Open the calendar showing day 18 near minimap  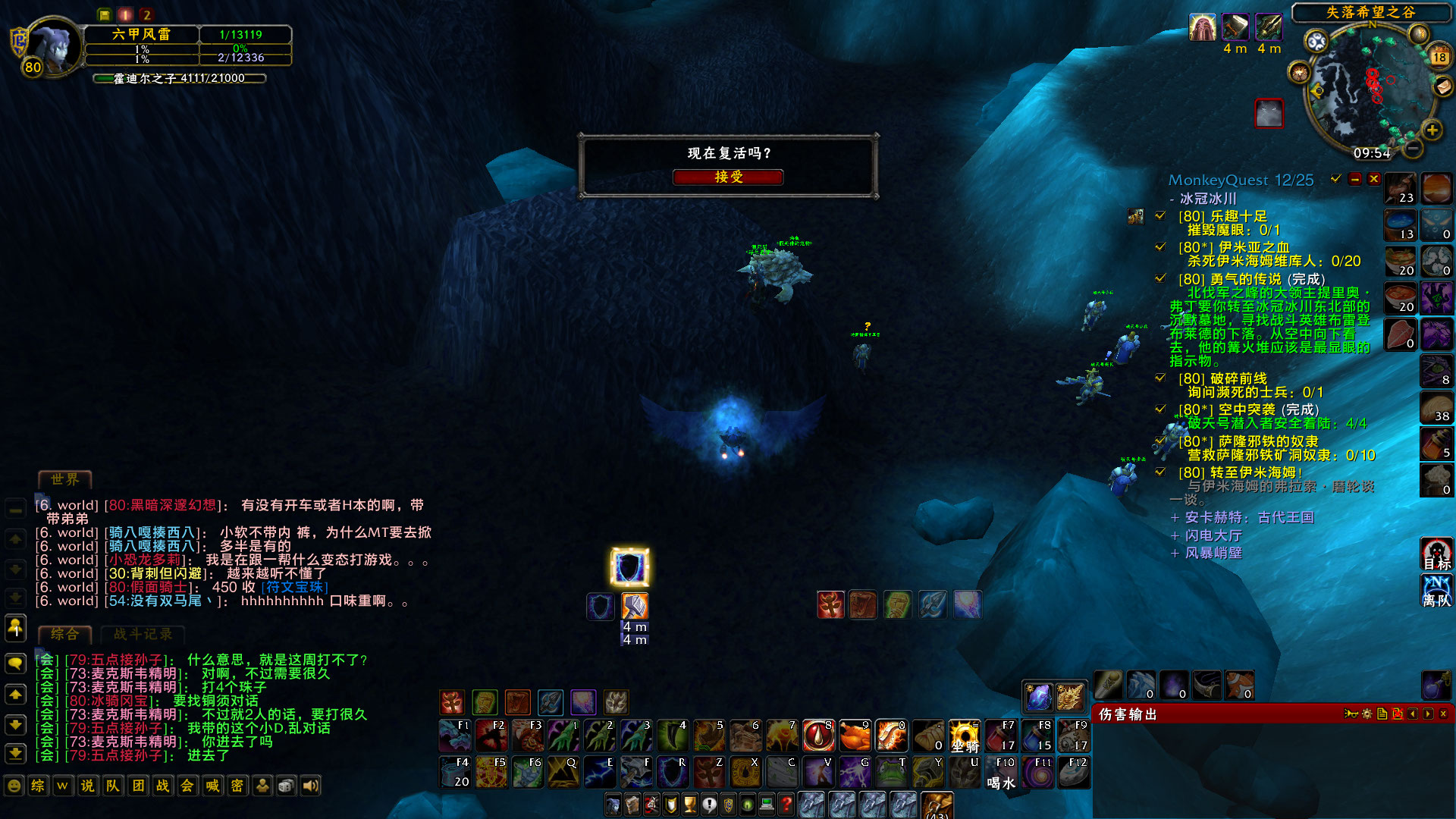click(1439, 56)
